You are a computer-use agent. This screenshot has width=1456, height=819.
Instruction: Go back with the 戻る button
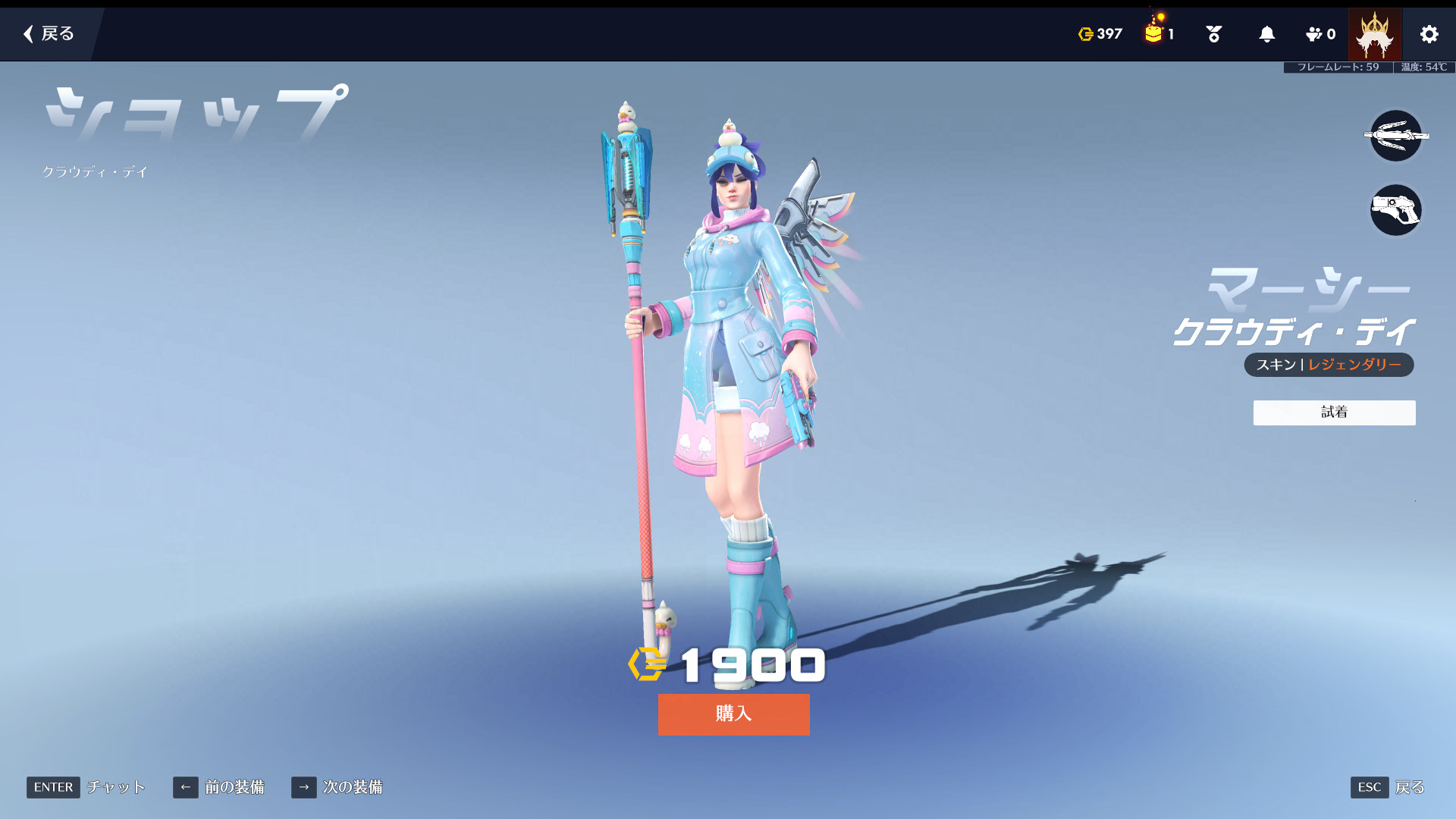(x=49, y=33)
